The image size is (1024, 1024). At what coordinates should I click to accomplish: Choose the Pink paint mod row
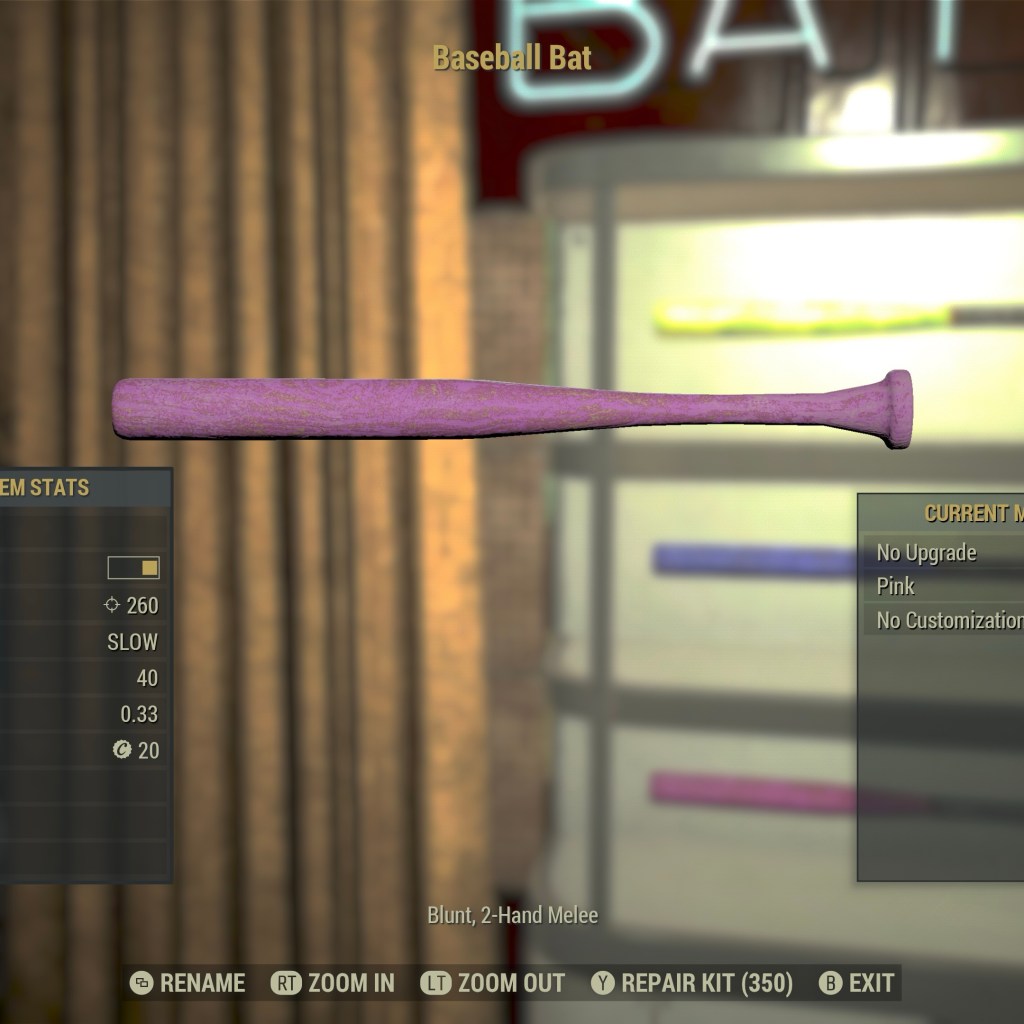pyautogui.click(x=940, y=586)
